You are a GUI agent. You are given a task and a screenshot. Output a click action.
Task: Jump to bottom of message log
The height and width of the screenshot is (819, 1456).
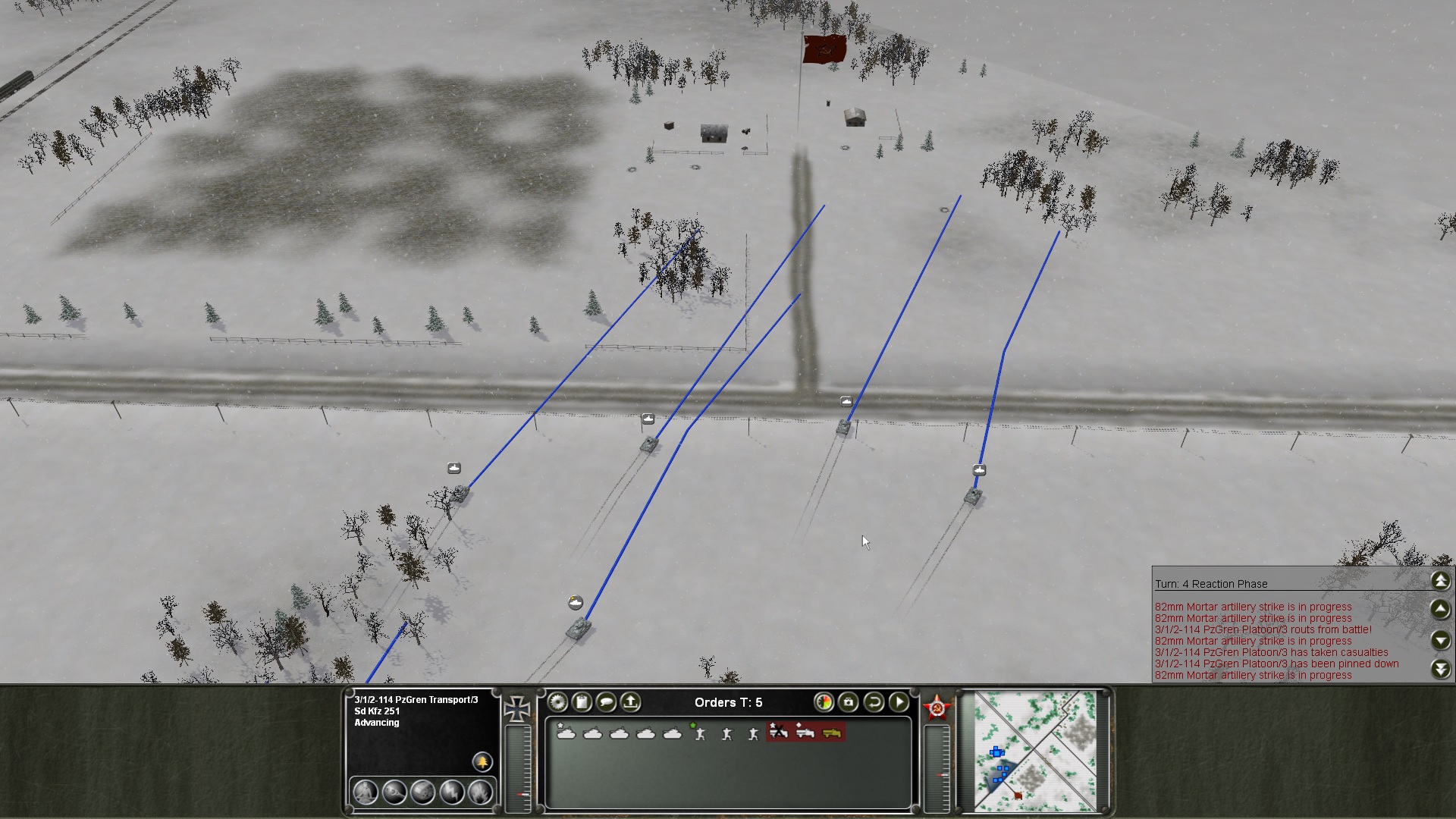point(1441,669)
